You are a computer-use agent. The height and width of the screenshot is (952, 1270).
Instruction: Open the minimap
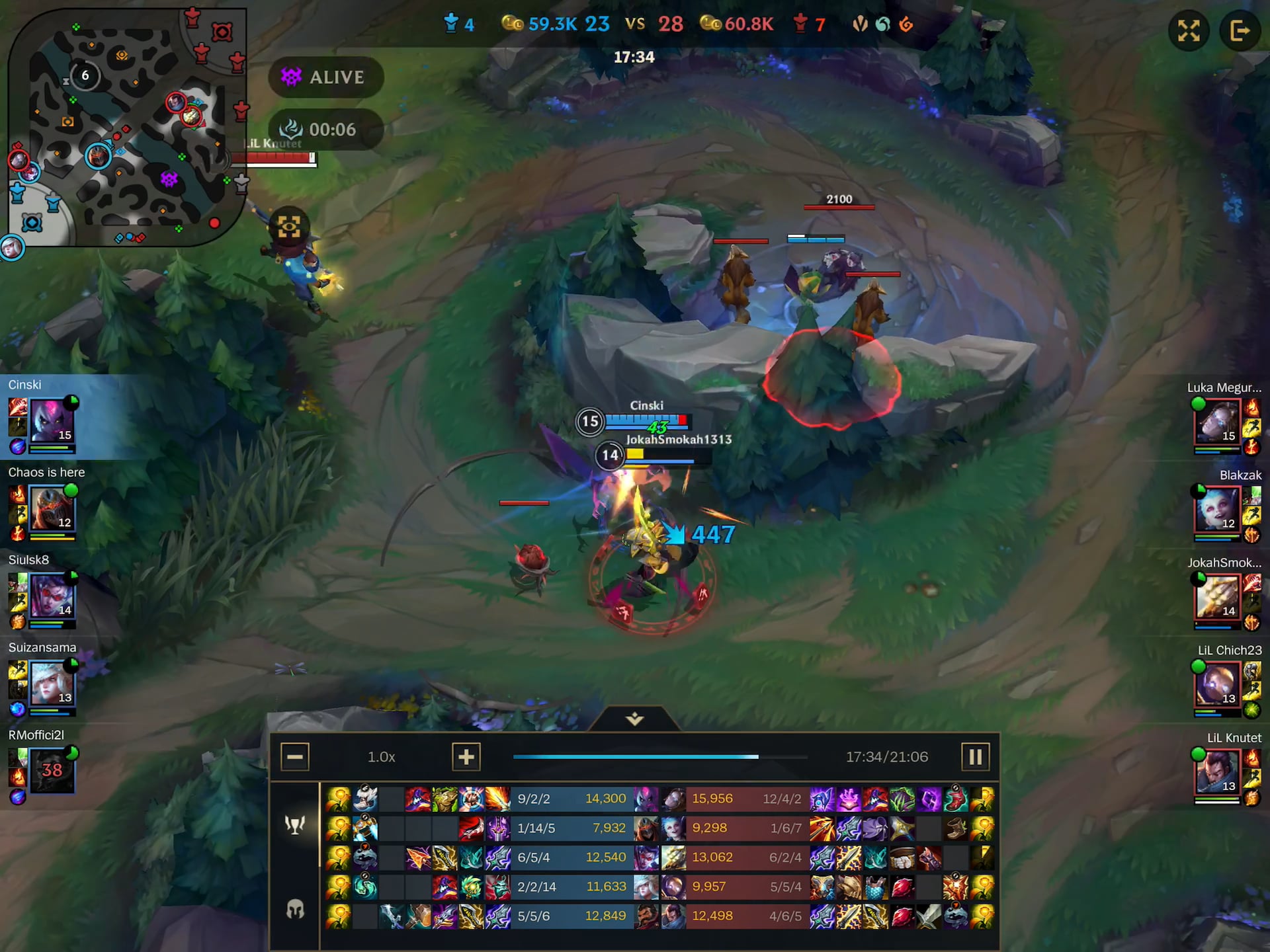[126, 126]
